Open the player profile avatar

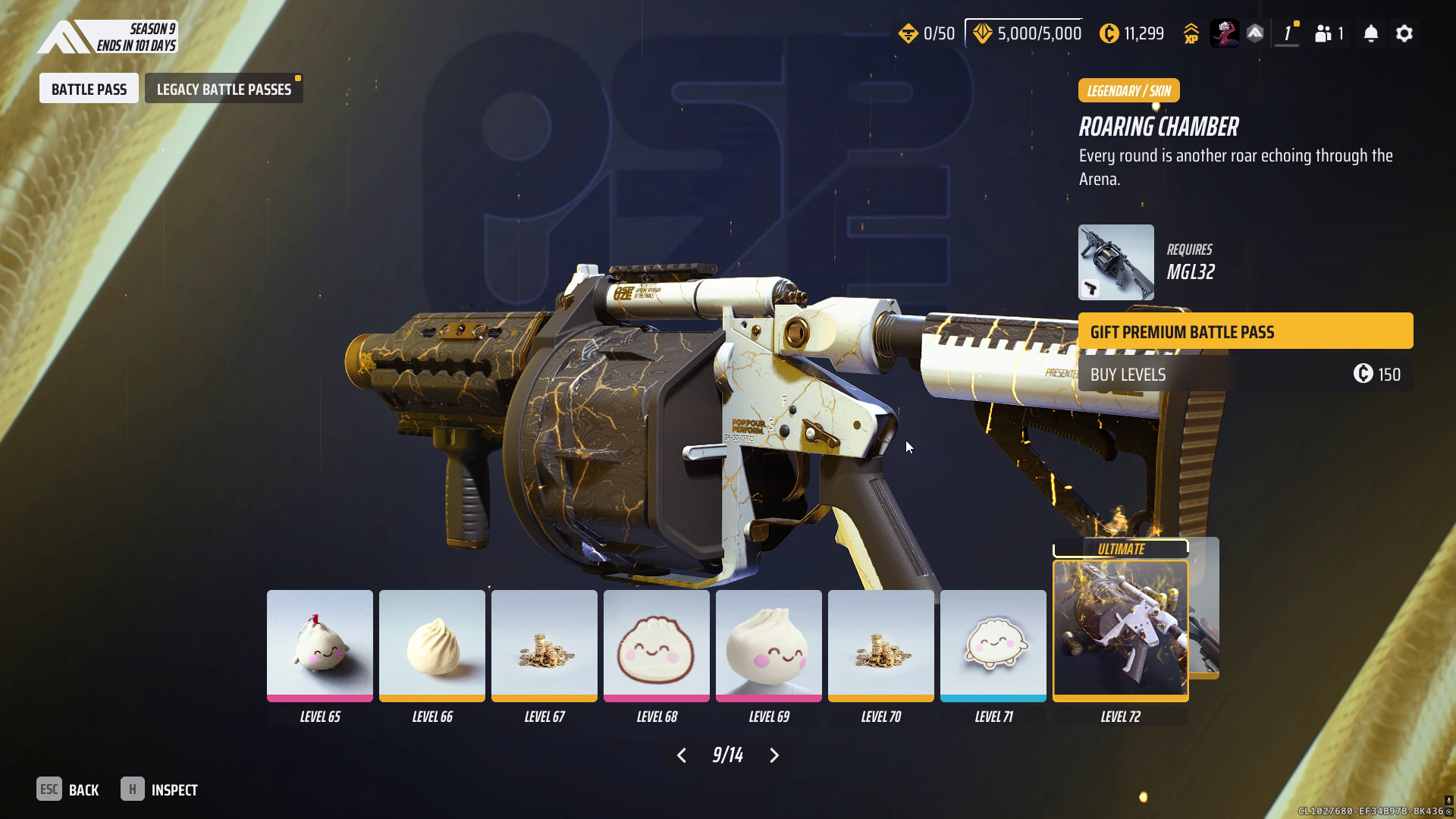click(1224, 33)
